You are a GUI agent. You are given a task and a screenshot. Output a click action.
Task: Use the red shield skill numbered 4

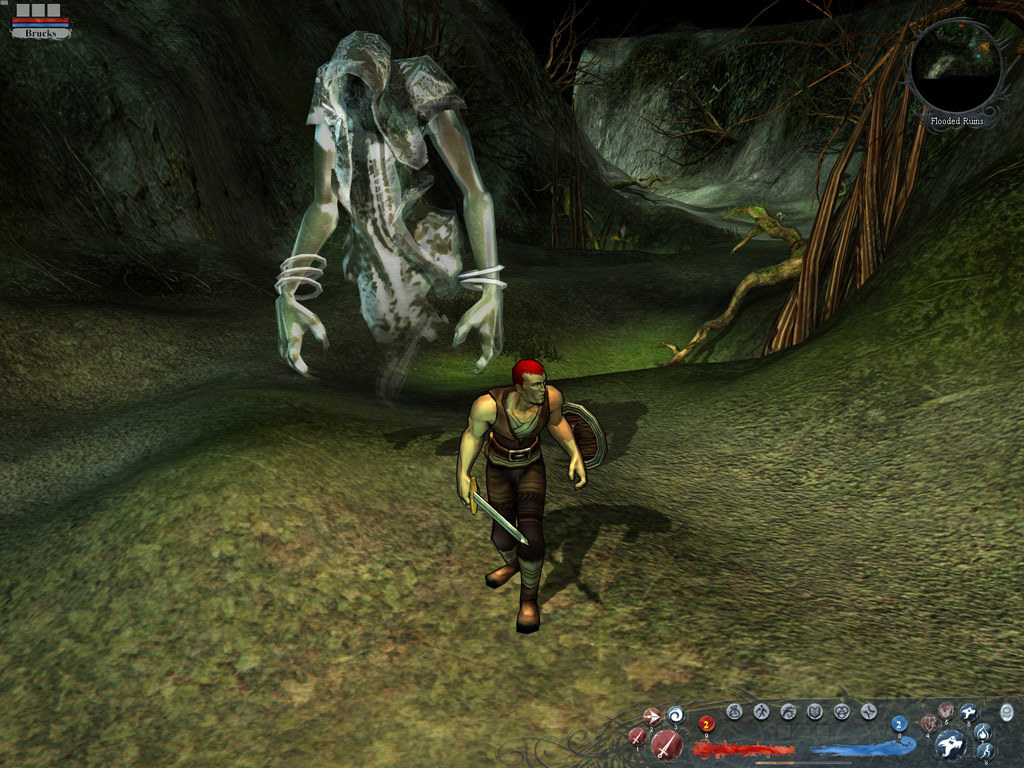click(x=928, y=723)
